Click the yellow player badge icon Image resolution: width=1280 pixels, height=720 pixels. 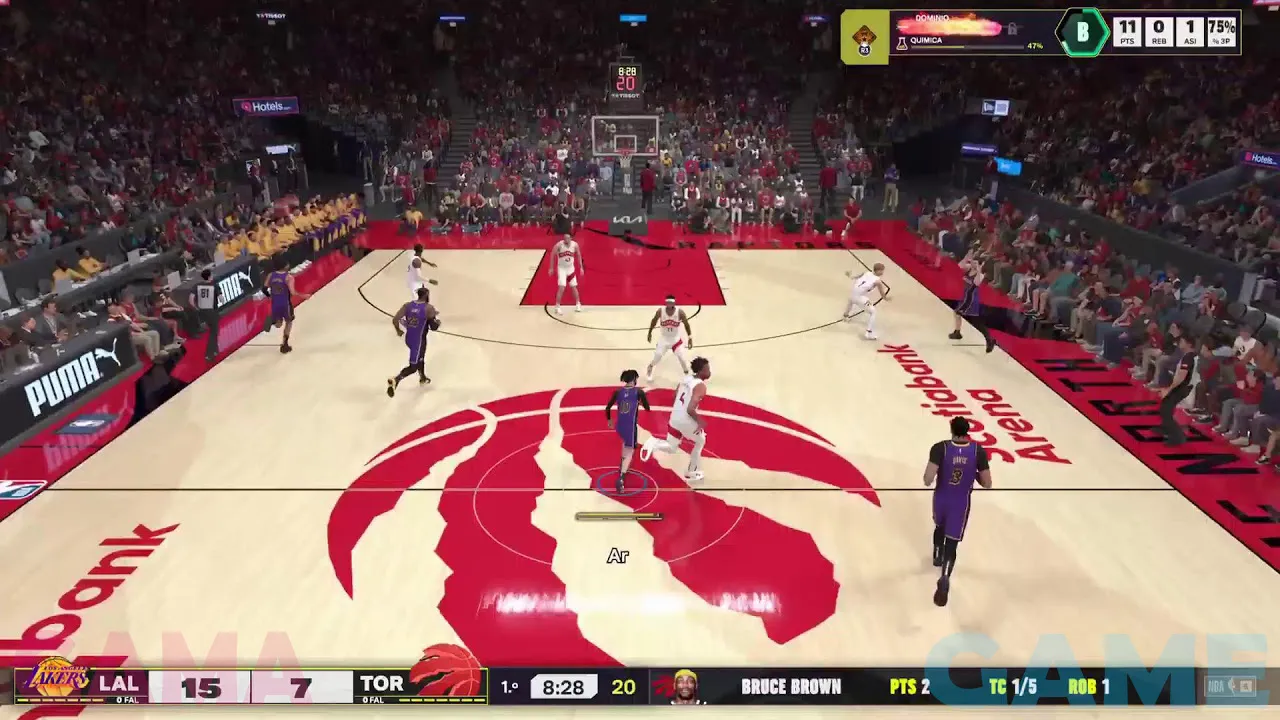(865, 38)
